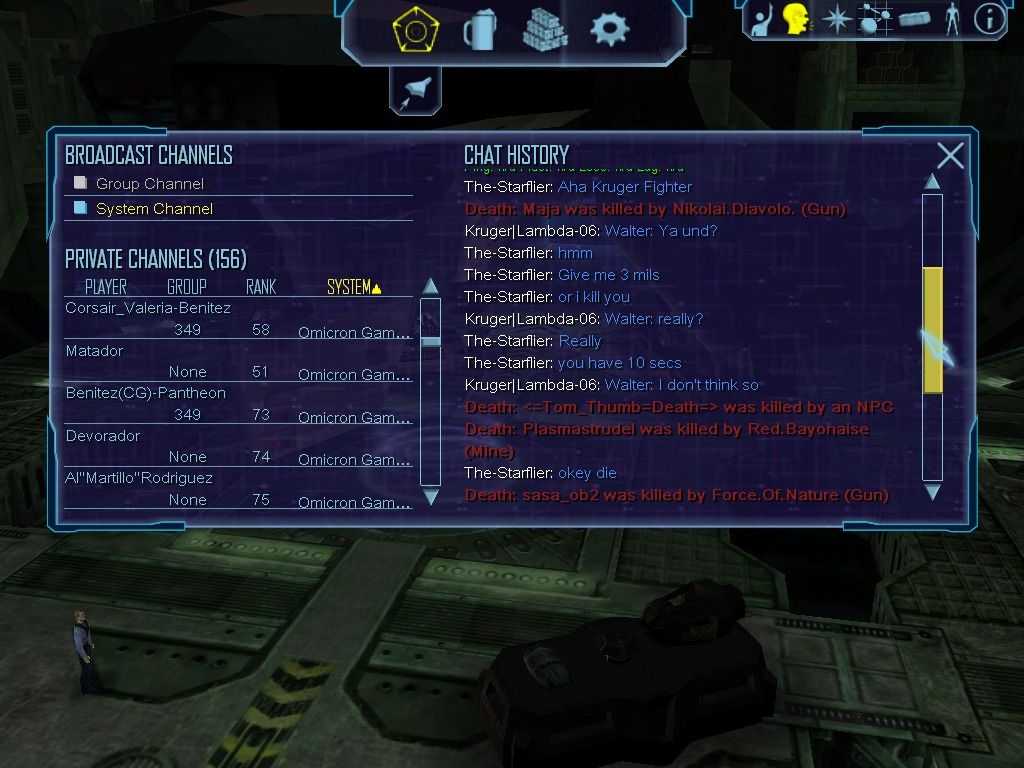
Task: Select the Group Channel broadcast option
Action: [149, 184]
